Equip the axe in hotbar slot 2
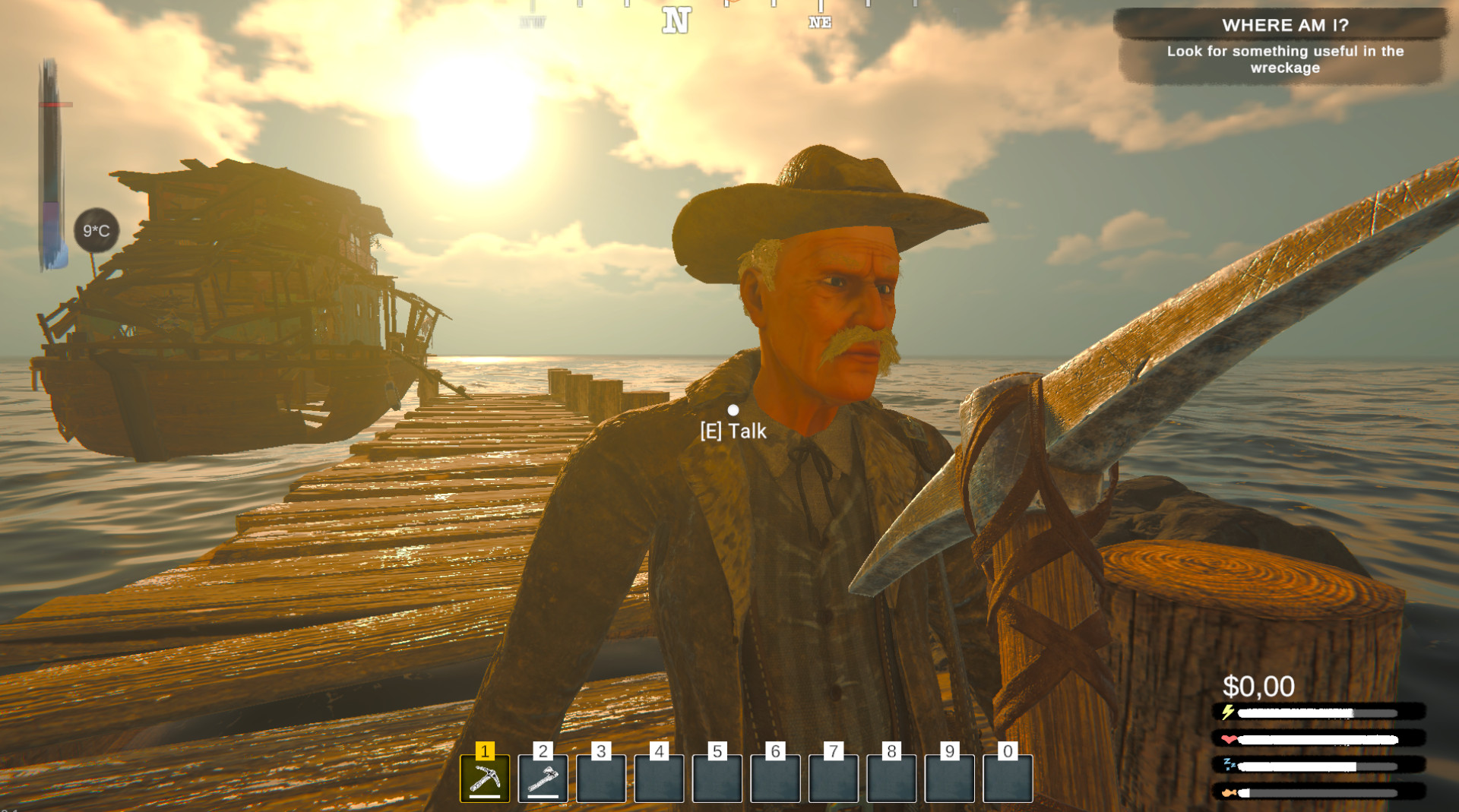 [543, 779]
